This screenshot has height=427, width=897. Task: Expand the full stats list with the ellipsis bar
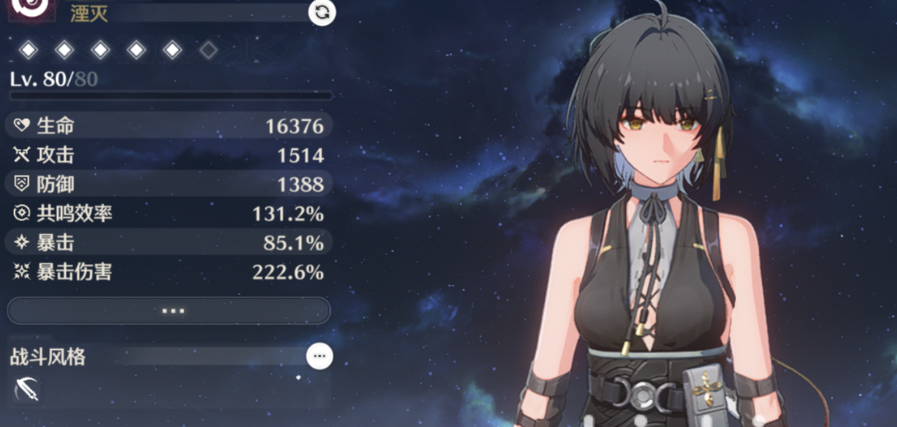(170, 311)
